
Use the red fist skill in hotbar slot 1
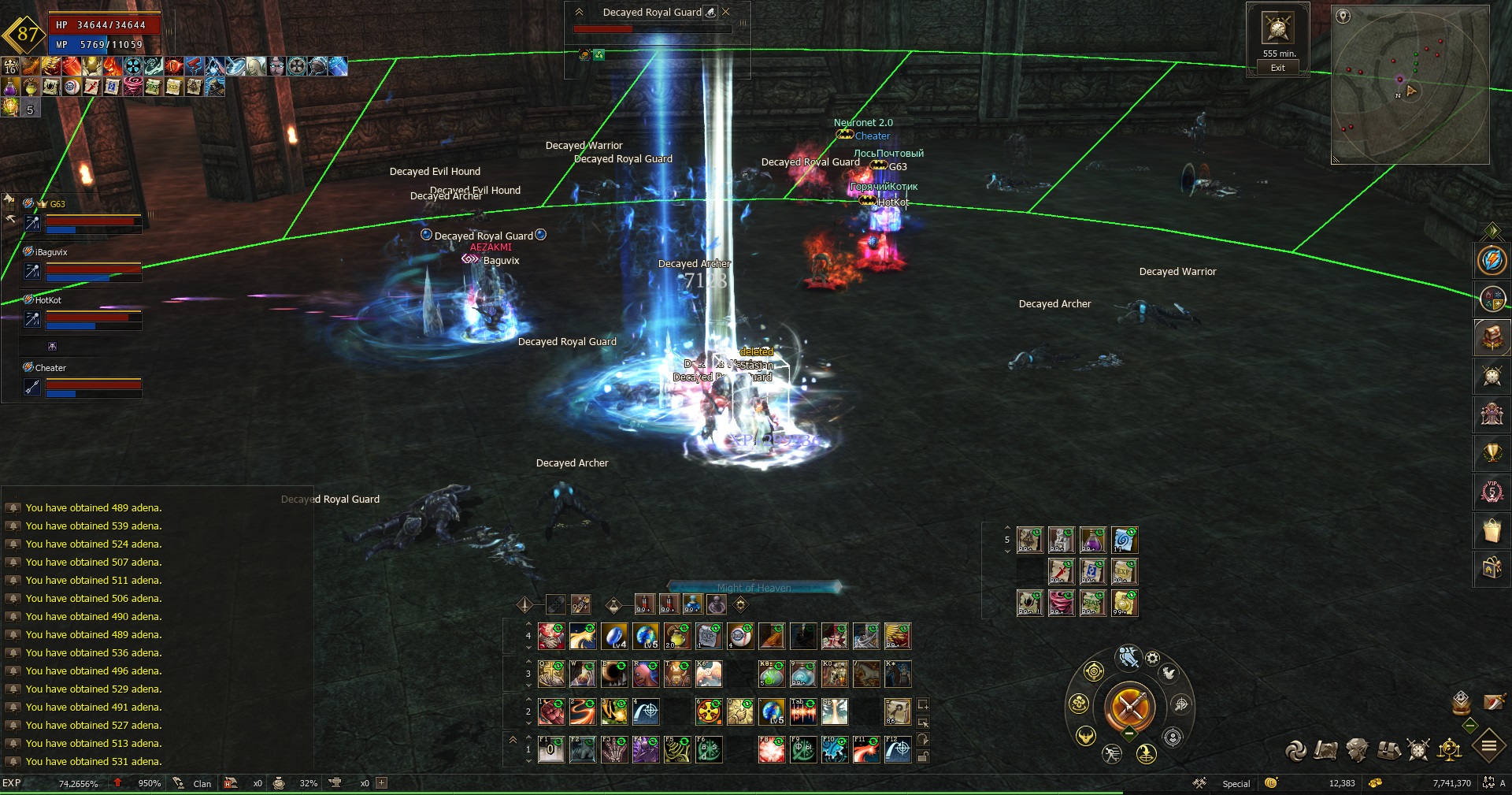[x=550, y=712]
